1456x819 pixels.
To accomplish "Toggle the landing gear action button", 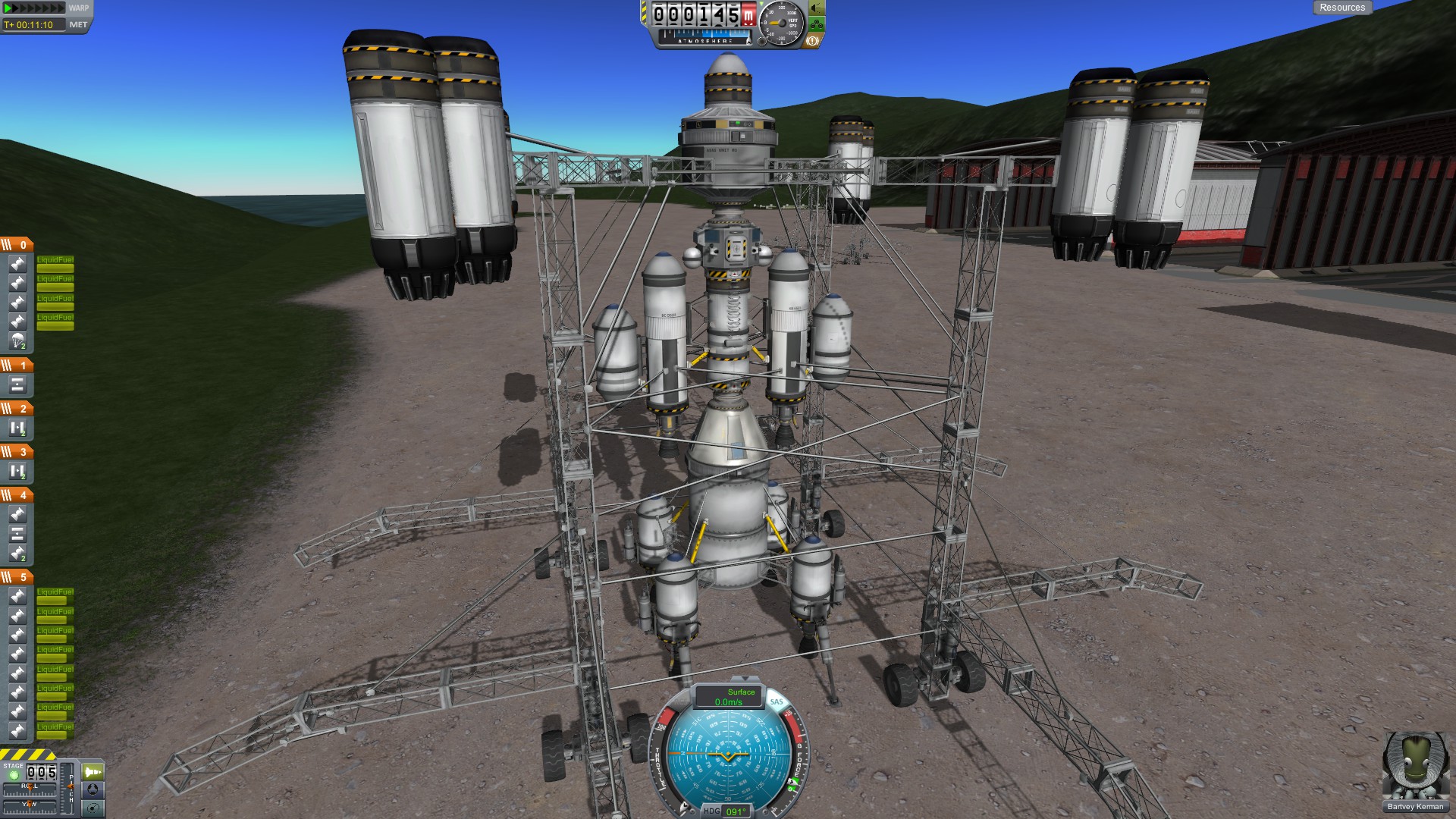I will pyautogui.click(x=817, y=24).
